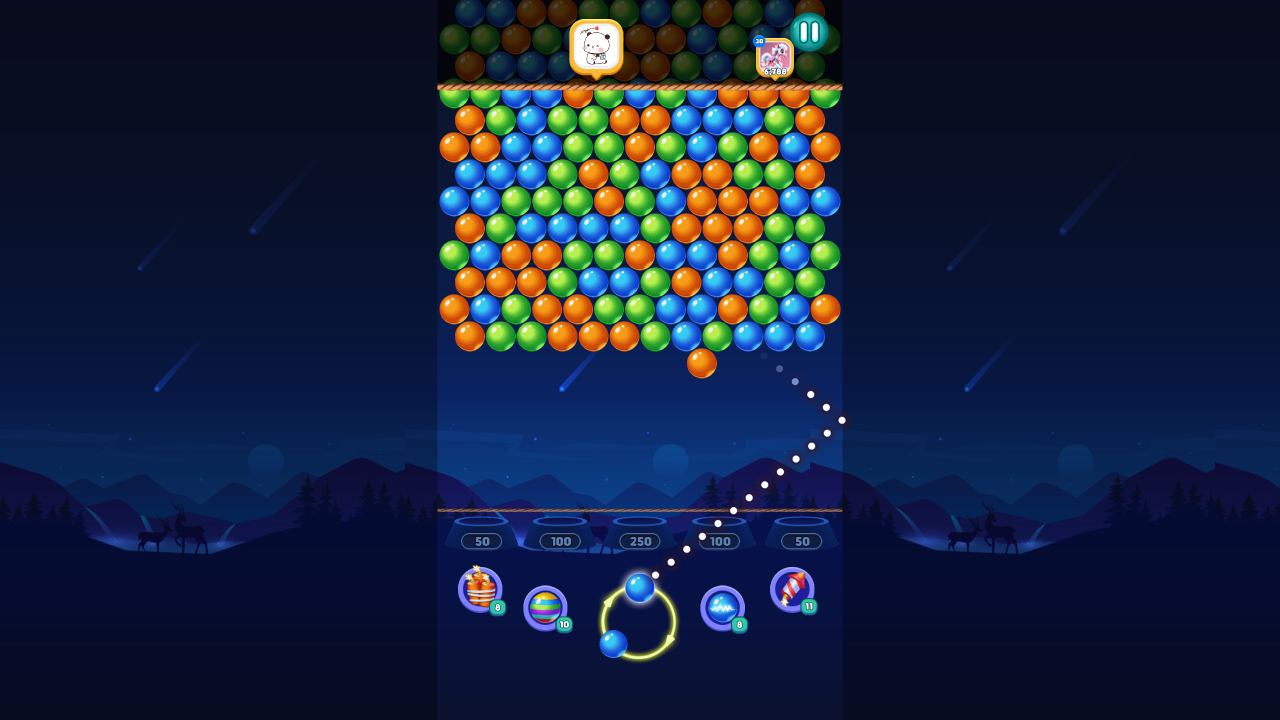Activate the dynamite bundle power-up
The width and height of the screenshot is (1280, 720).
(x=478, y=590)
